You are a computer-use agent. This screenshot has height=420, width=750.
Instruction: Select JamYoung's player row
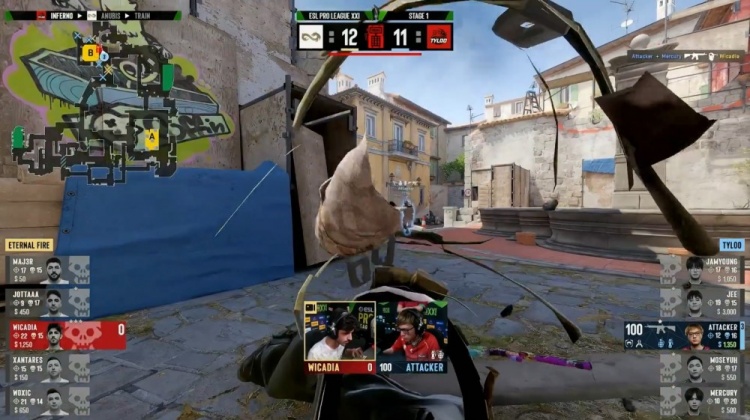tap(702, 270)
